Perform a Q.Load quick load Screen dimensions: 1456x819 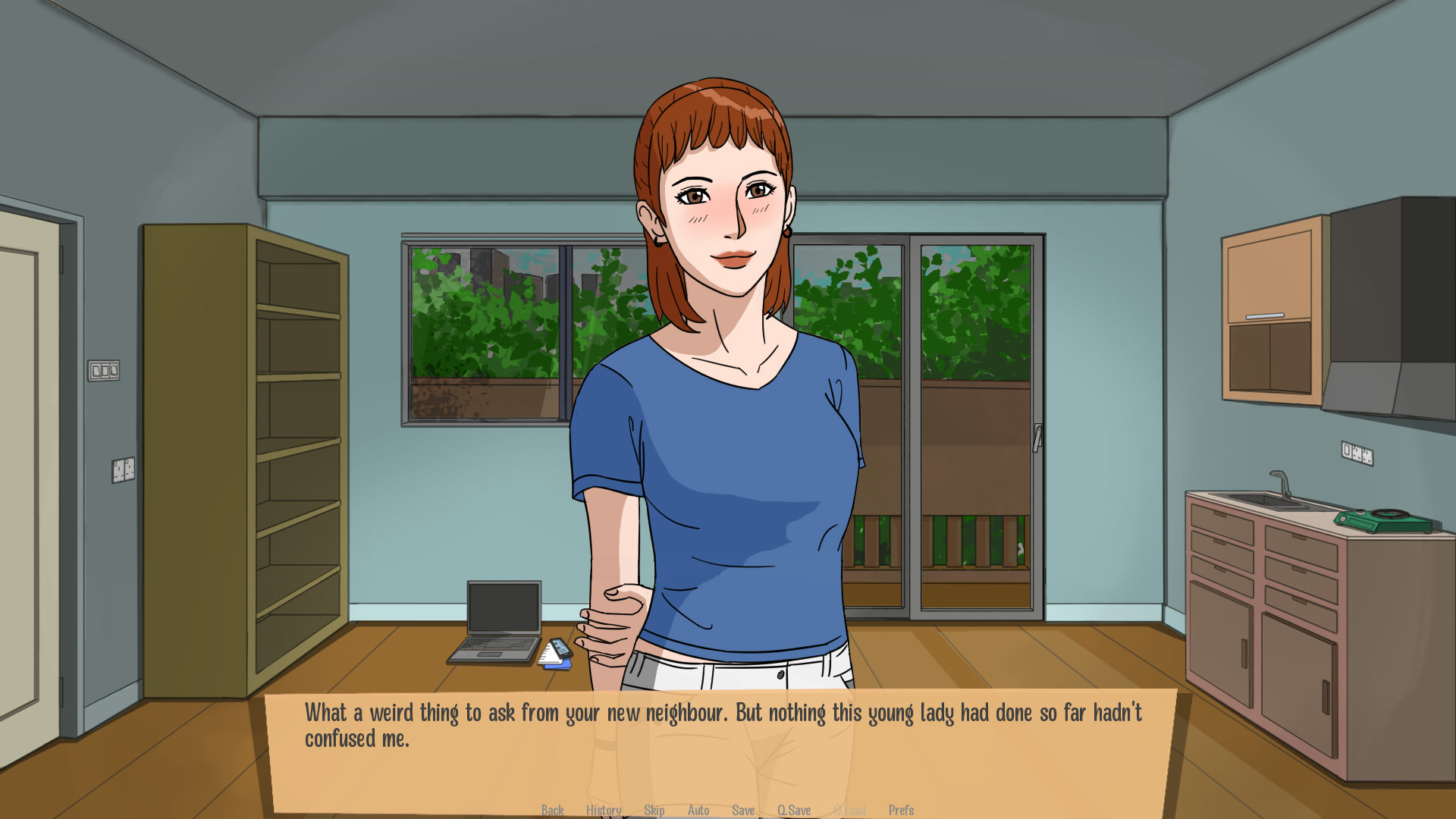click(851, 809)
